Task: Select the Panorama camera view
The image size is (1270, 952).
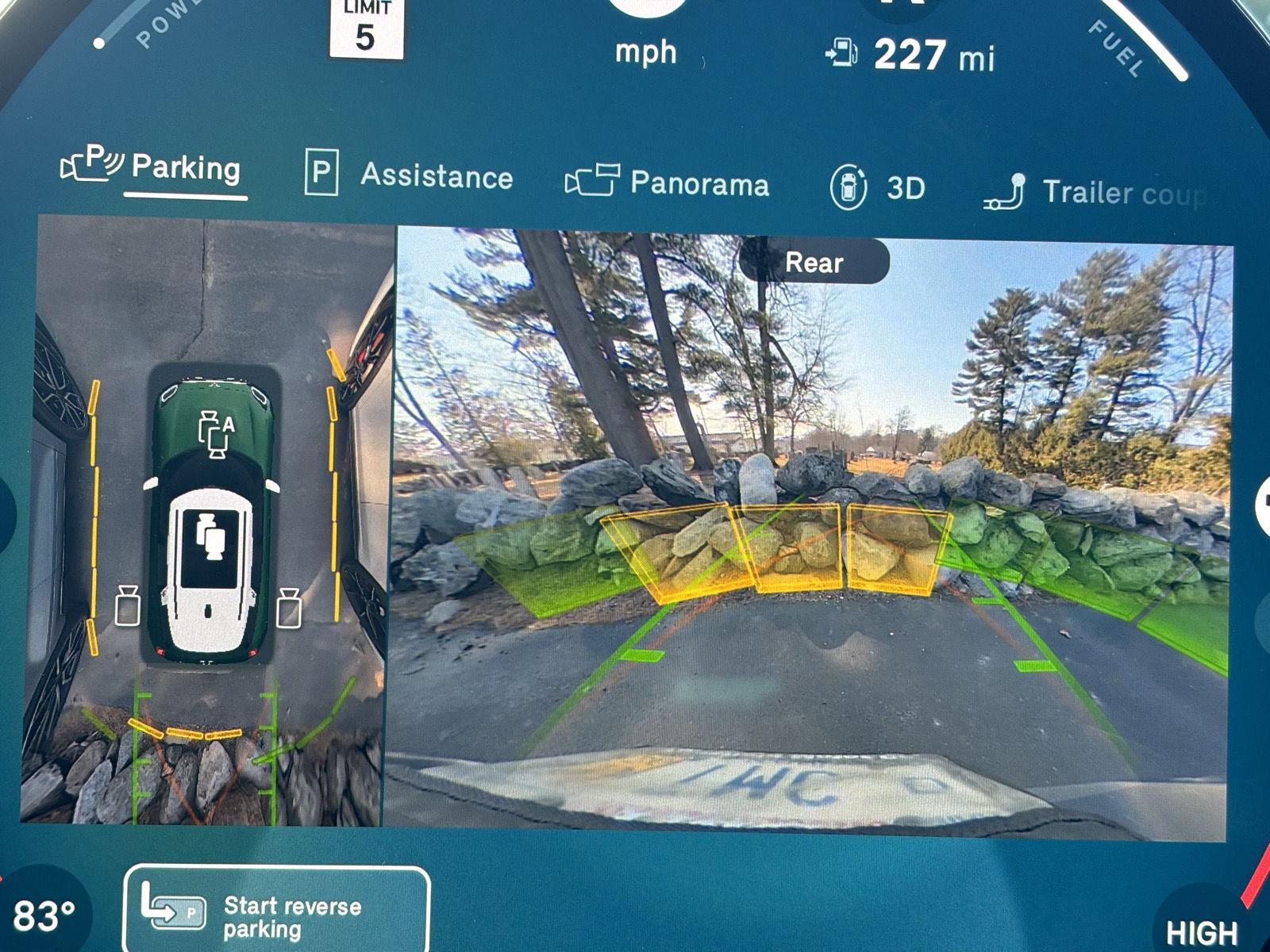Action: point(668,182)
